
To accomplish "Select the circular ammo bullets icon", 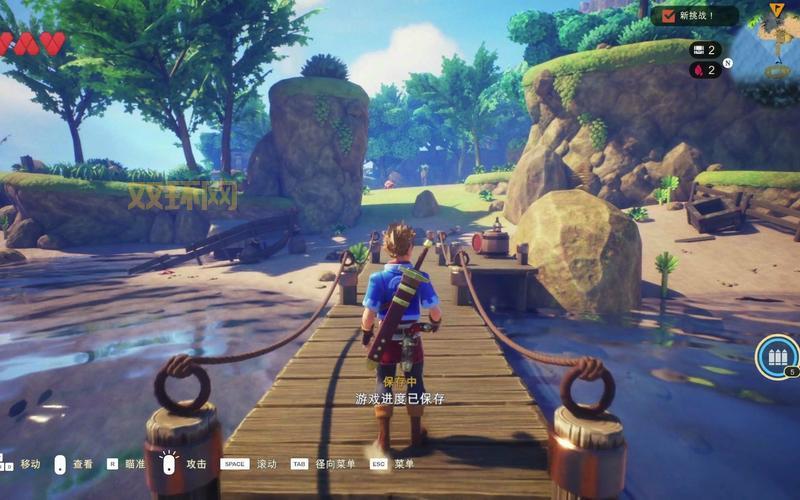I will (776, 355).
